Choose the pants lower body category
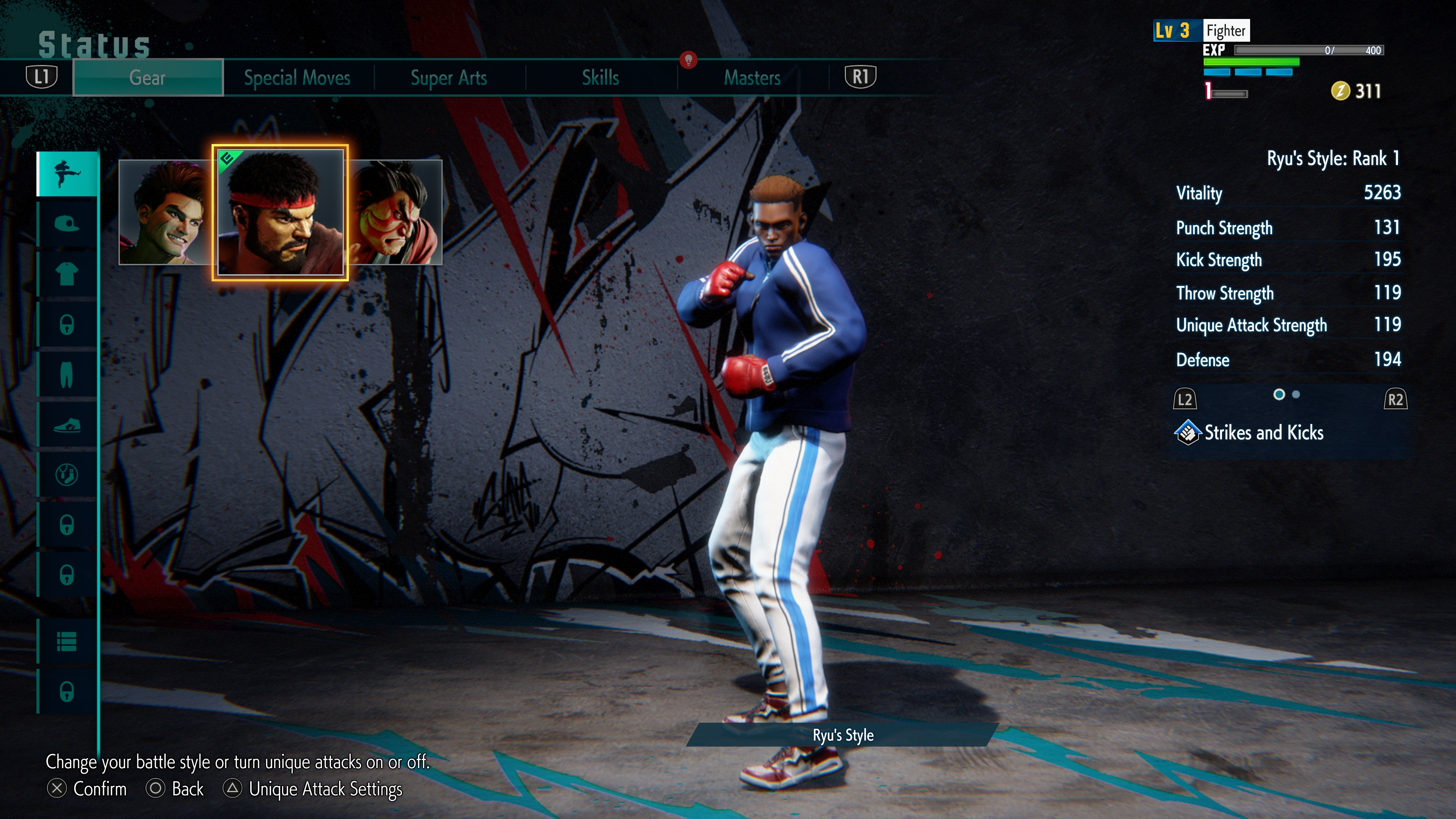Image resolution: width=1456 pixels, height=819 pixels. 67,374
